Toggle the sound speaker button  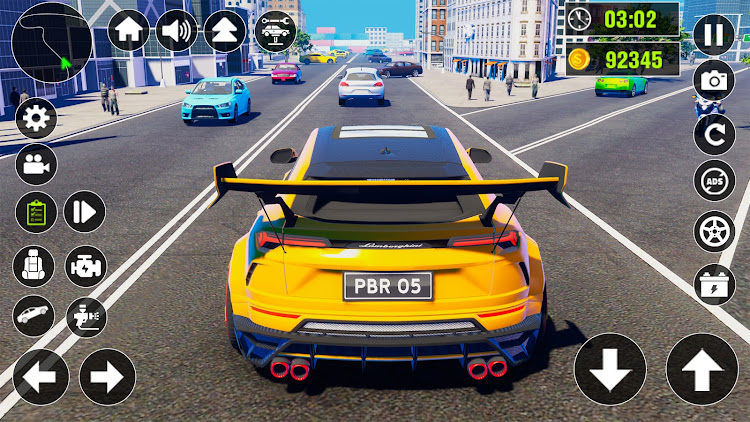click(x=177, y=30)
